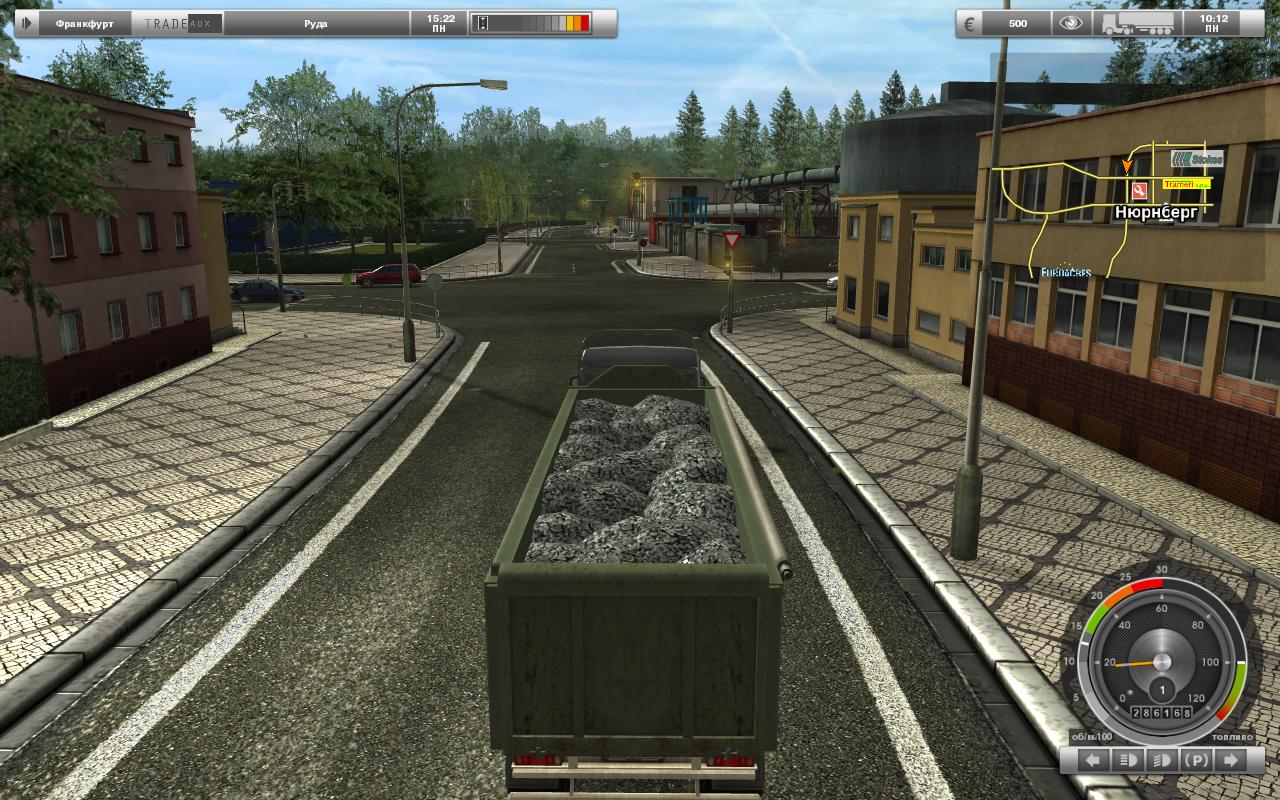Screen dimensions: 1280x800
Task: Click the euro money icon
Action: point(968,23)
